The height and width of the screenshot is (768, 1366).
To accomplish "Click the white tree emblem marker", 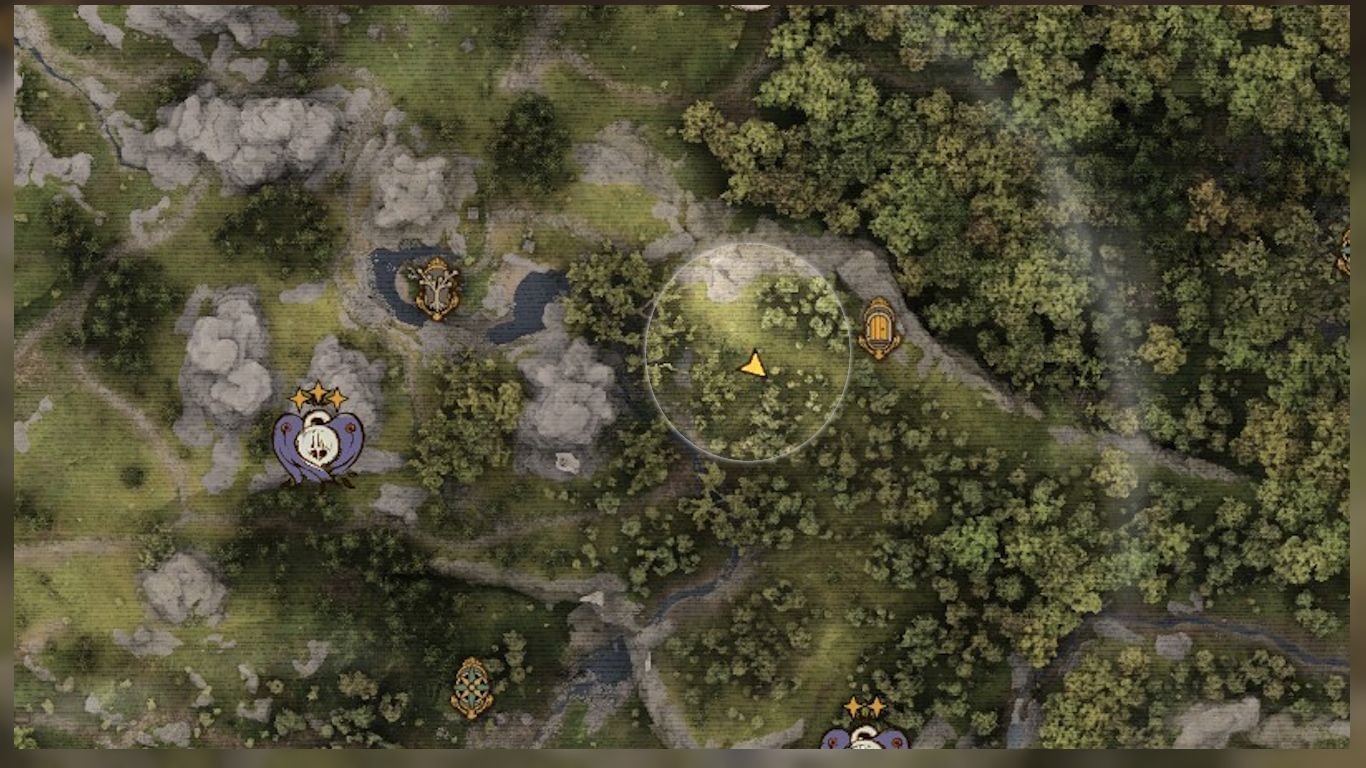I will (x=437, y=288).
